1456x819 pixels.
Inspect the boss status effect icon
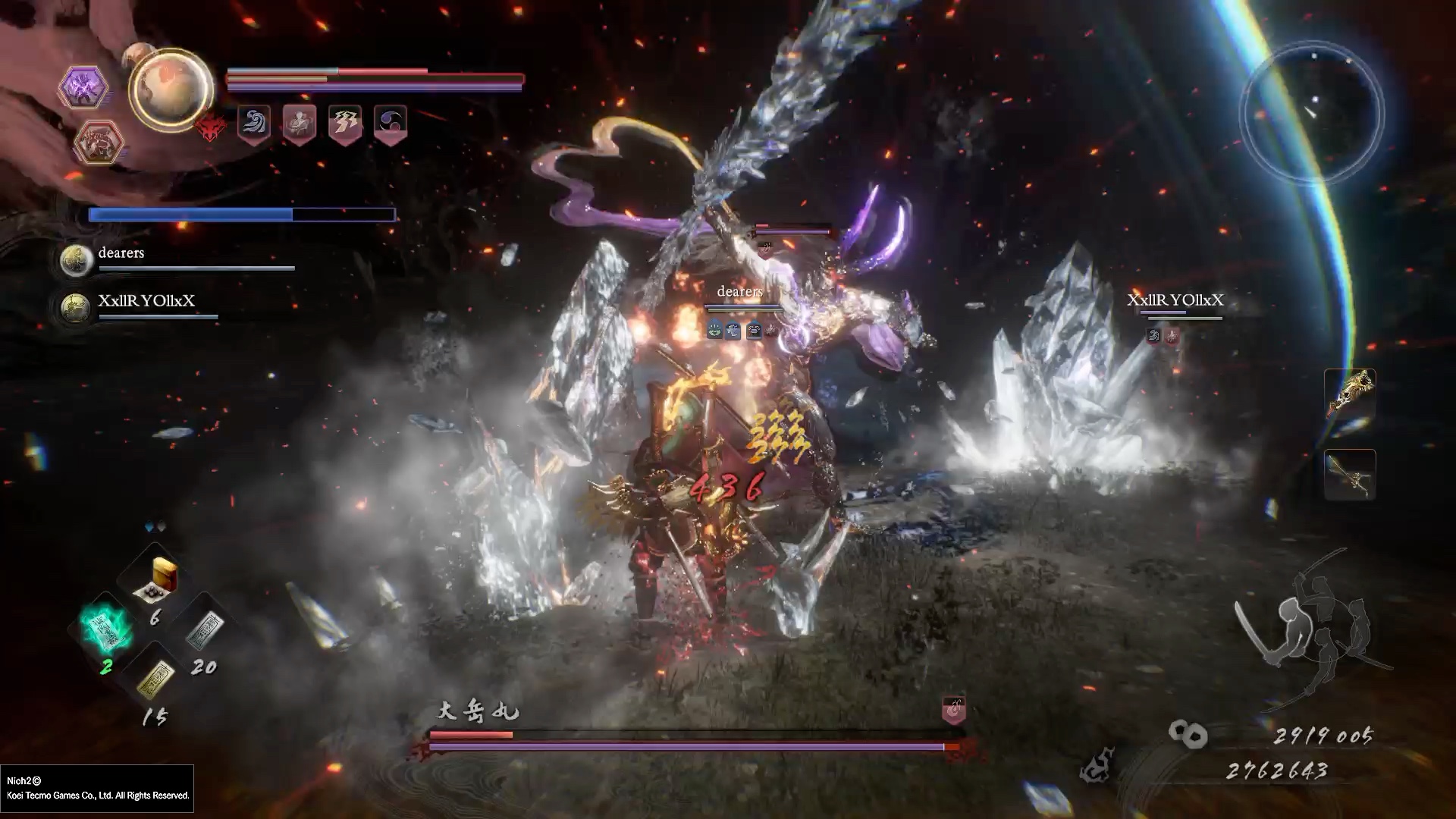(953, 710)
